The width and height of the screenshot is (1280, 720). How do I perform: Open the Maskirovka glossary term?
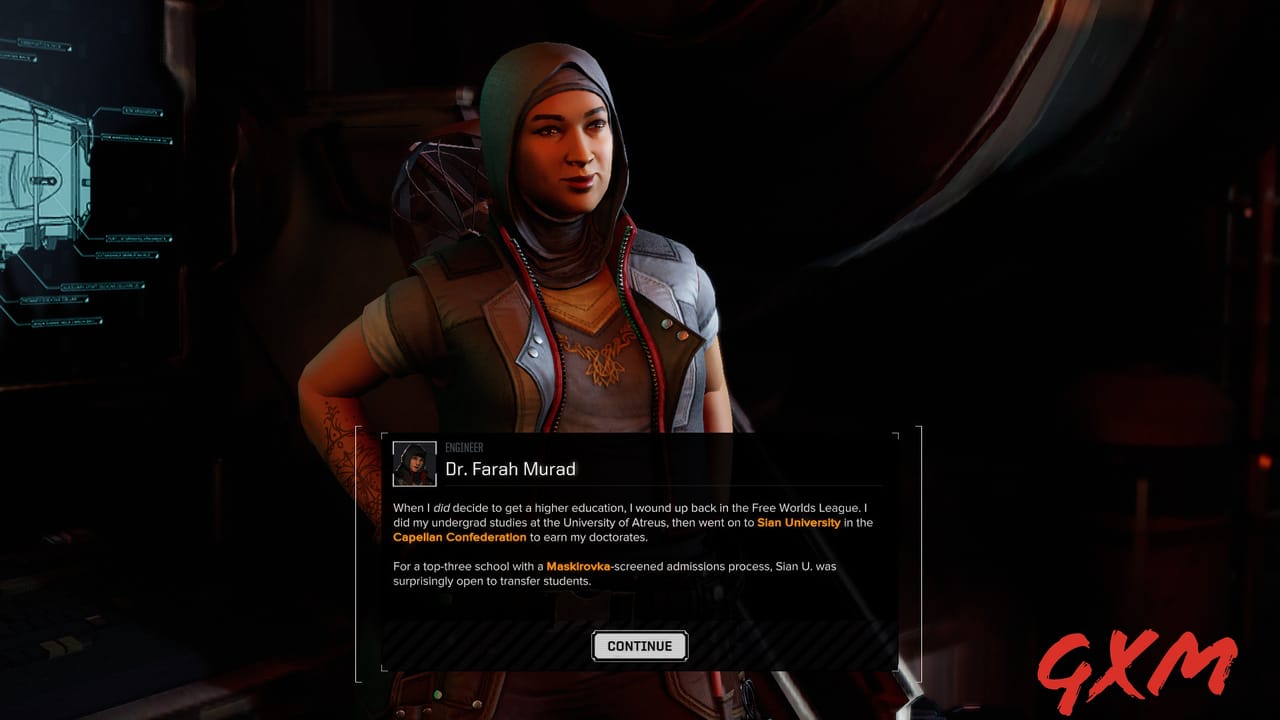point(577,565)
